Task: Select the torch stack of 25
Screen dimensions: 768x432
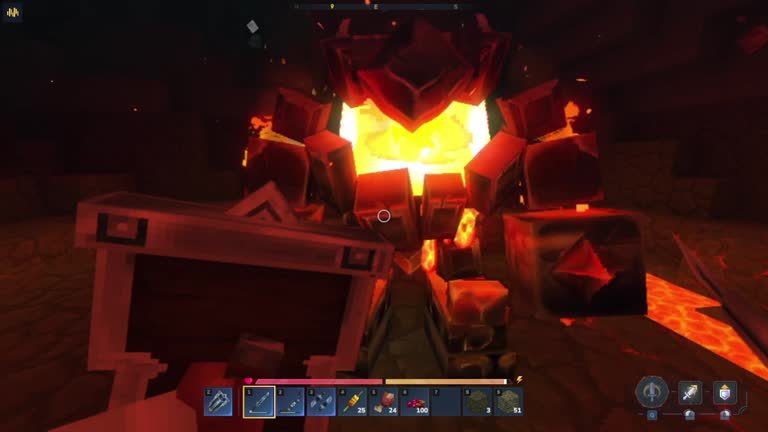Action: coord(351,402)
